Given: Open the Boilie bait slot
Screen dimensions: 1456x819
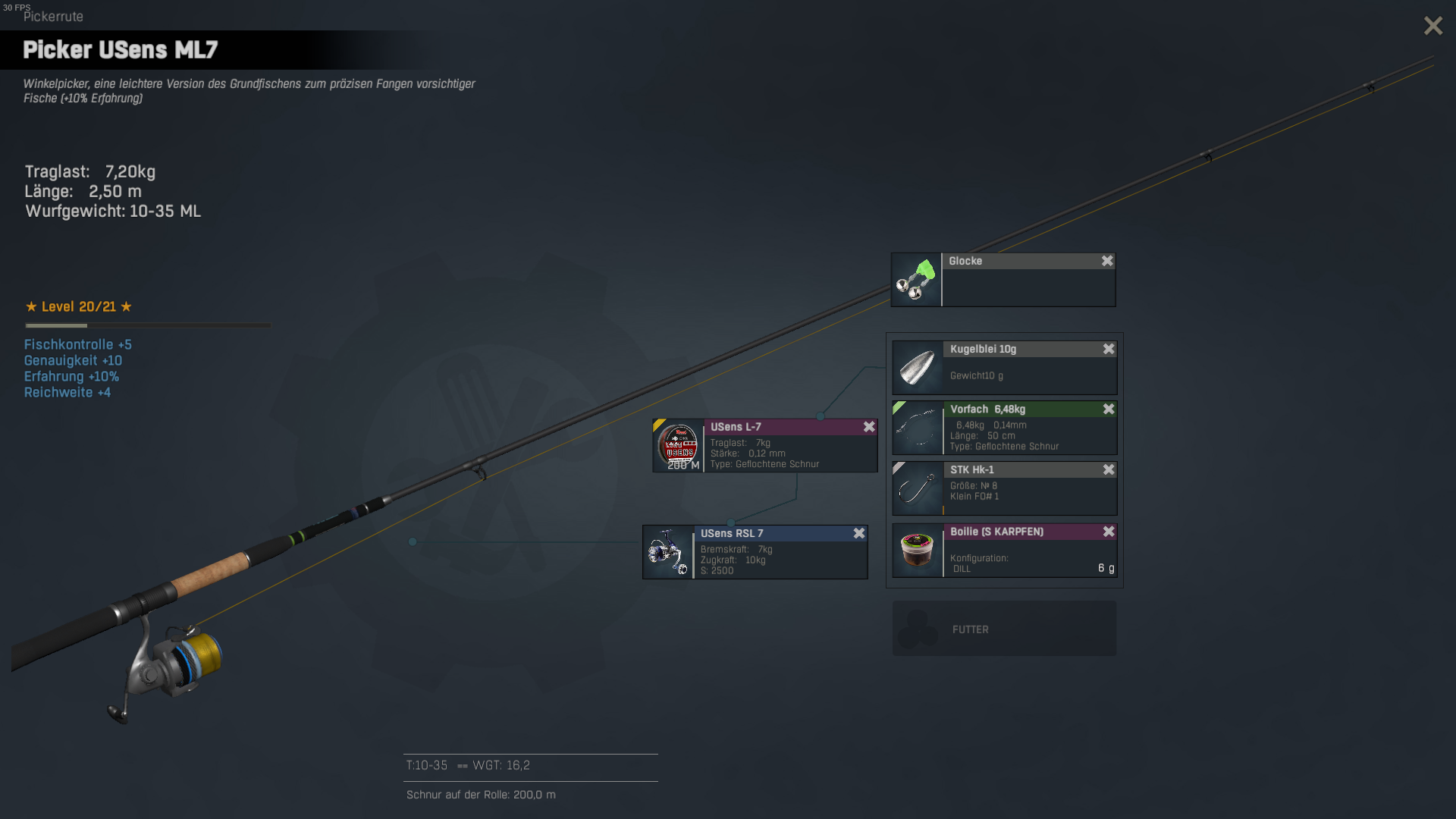Looking at the screenshot, I should pyautogui.click(x=1004, y=551).
